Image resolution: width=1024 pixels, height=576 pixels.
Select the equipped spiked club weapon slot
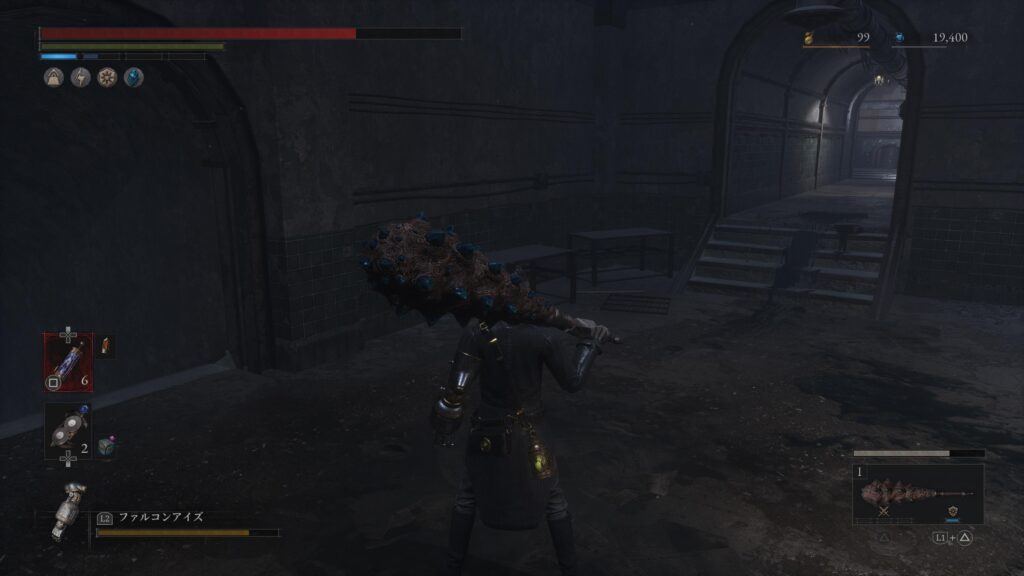click(917, 494)
